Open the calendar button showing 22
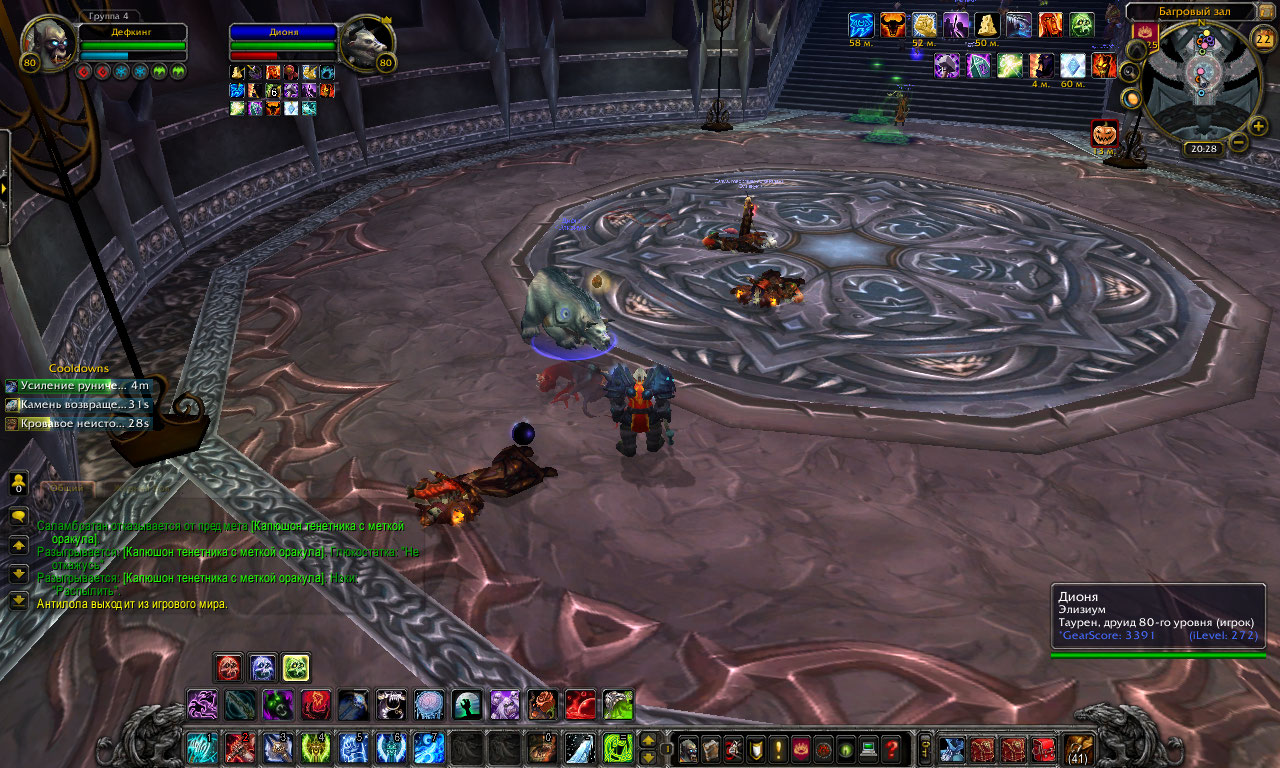The height and width of the screenshot is (768, 1280). pyautogui.click(x=1264, y=40)
